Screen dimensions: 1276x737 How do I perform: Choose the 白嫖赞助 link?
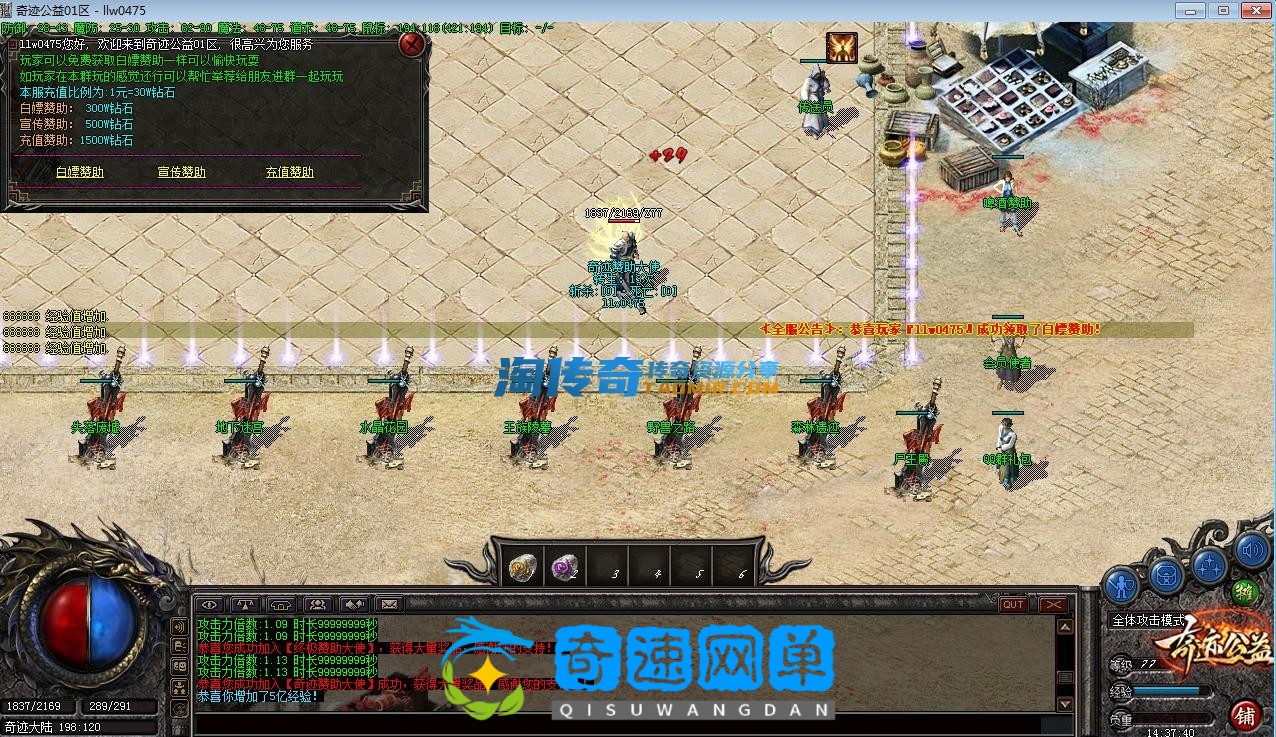[x=79, y=172]
